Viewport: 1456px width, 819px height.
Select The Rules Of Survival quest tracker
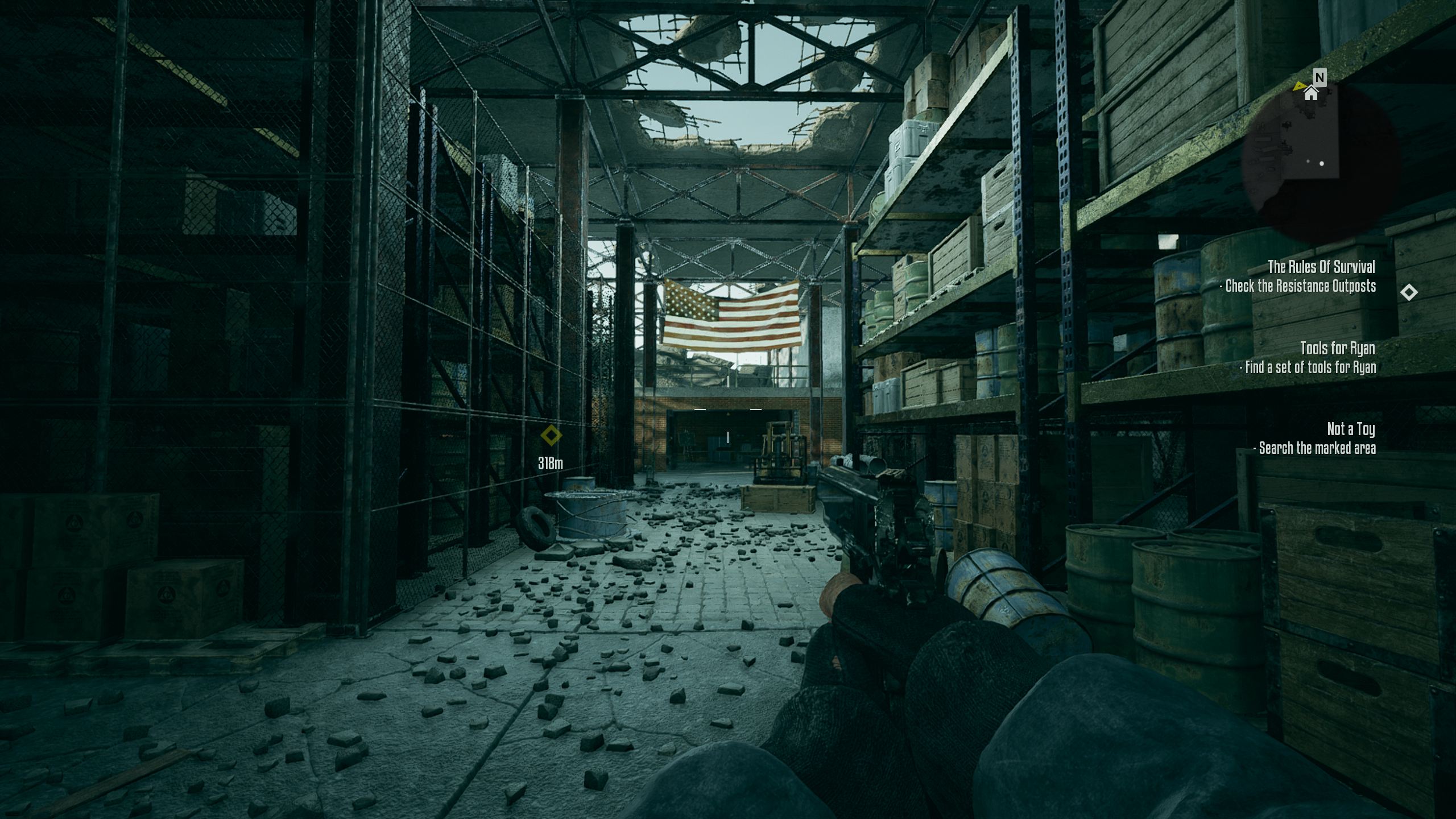pos(1321,267)
